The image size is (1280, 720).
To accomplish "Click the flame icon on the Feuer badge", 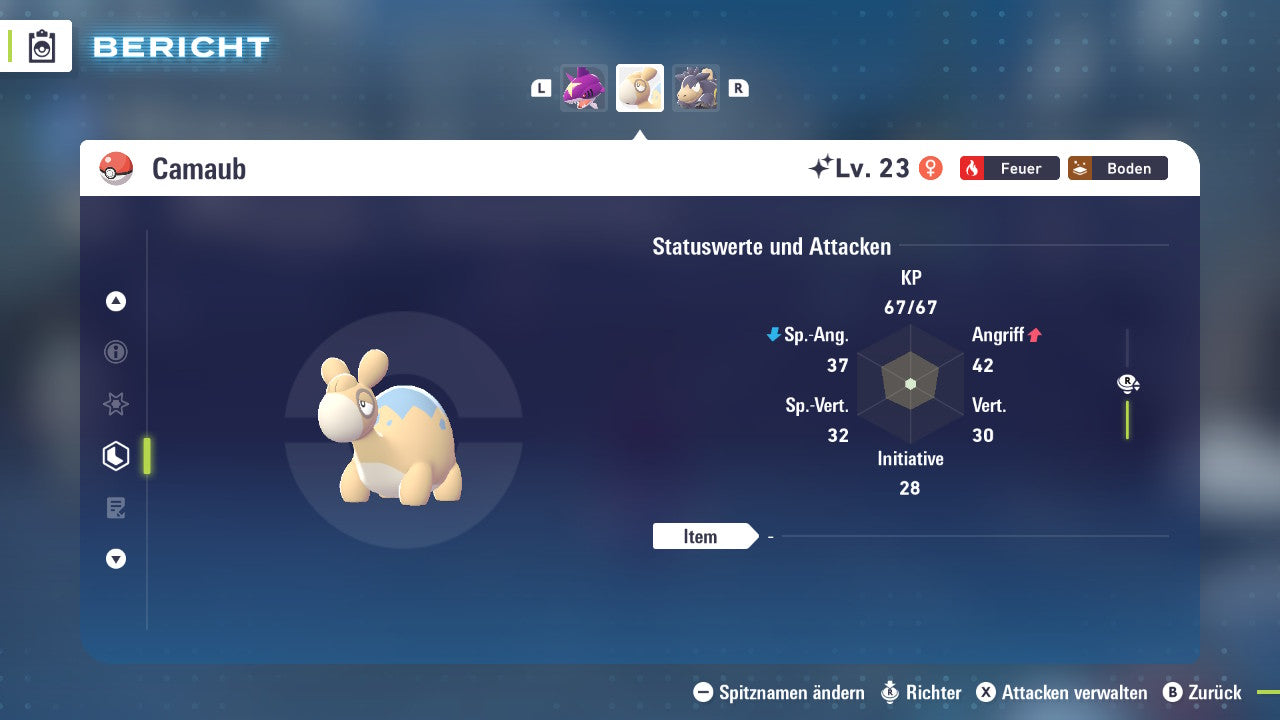I will tap(972, 168).
